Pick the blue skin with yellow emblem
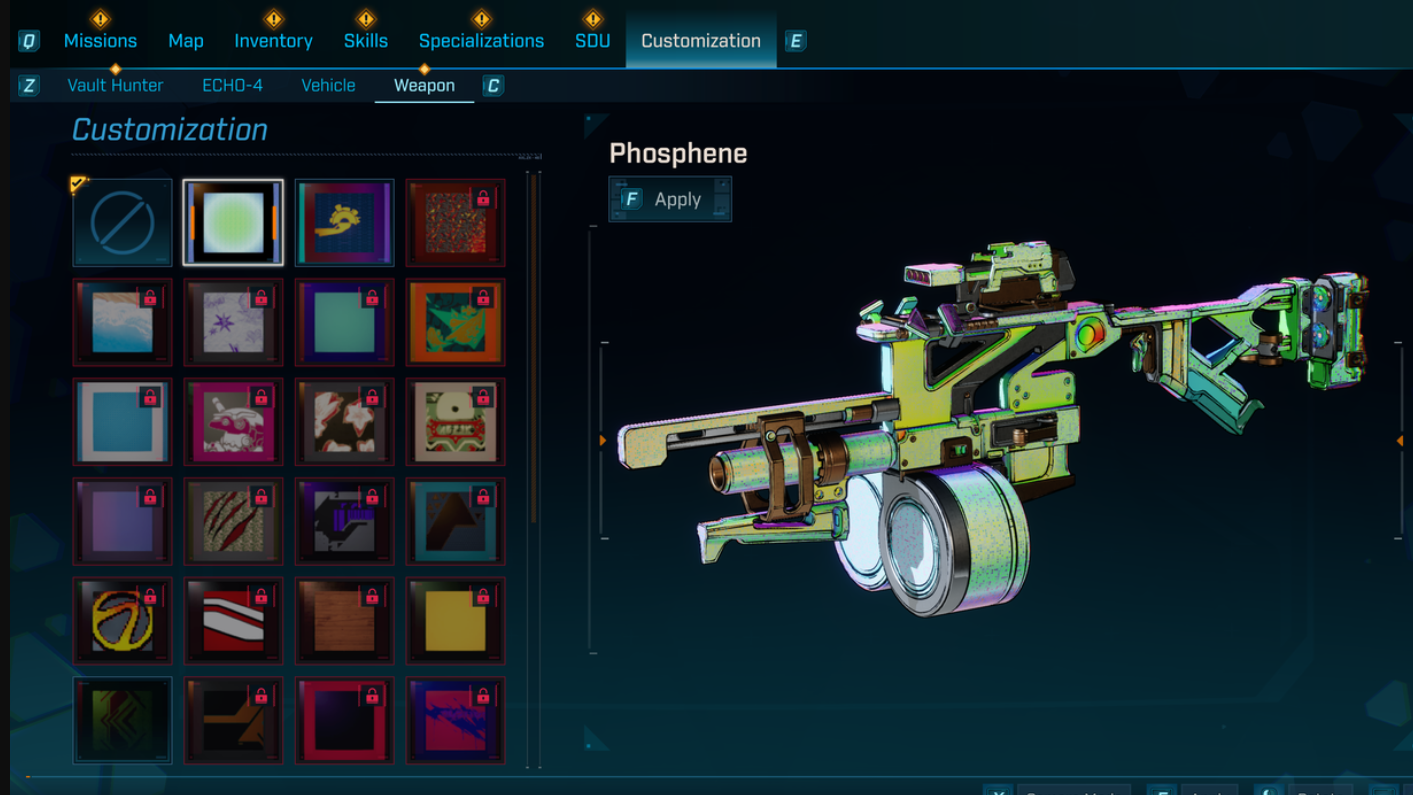 coord(344,223)
